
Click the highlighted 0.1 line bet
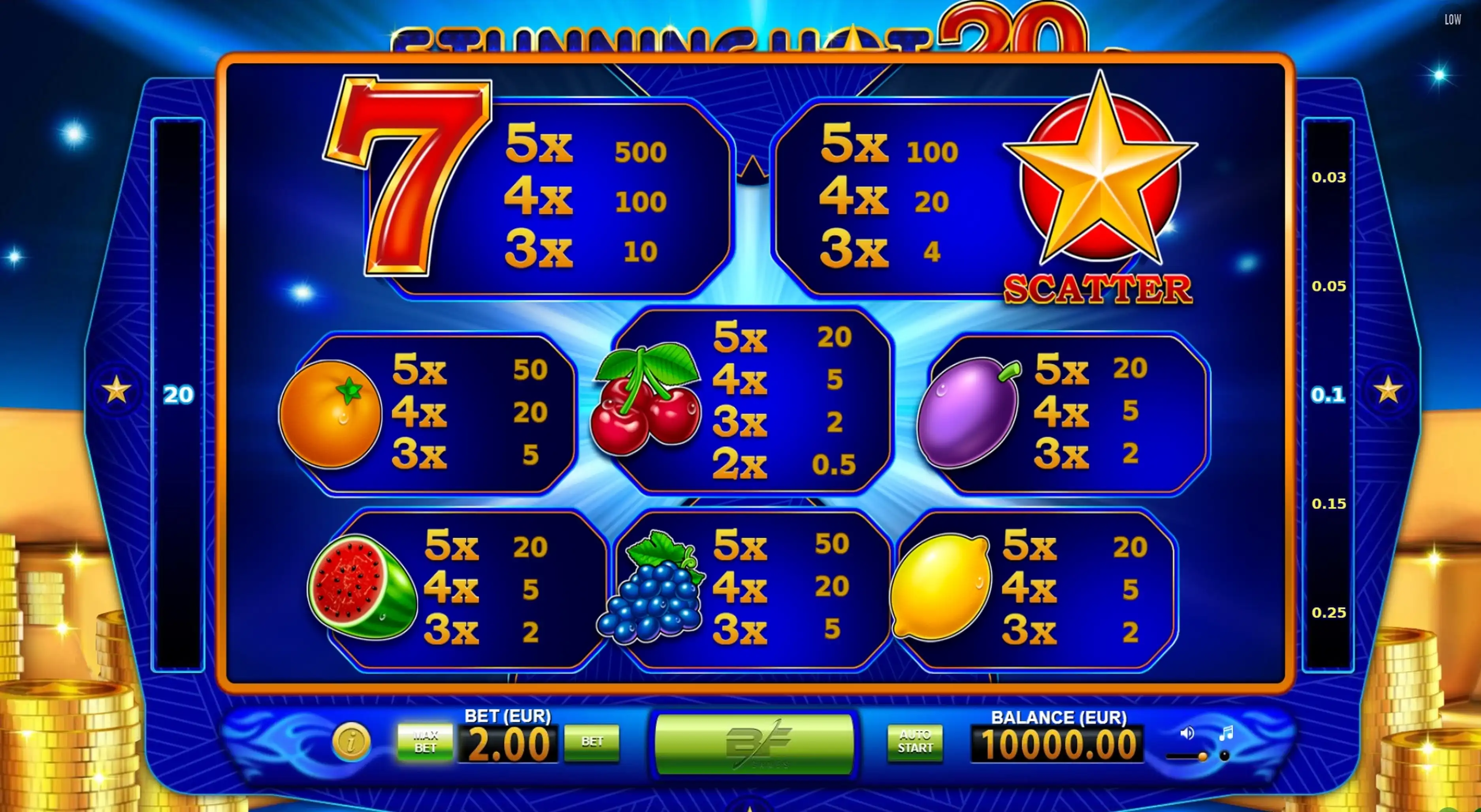1328,395
